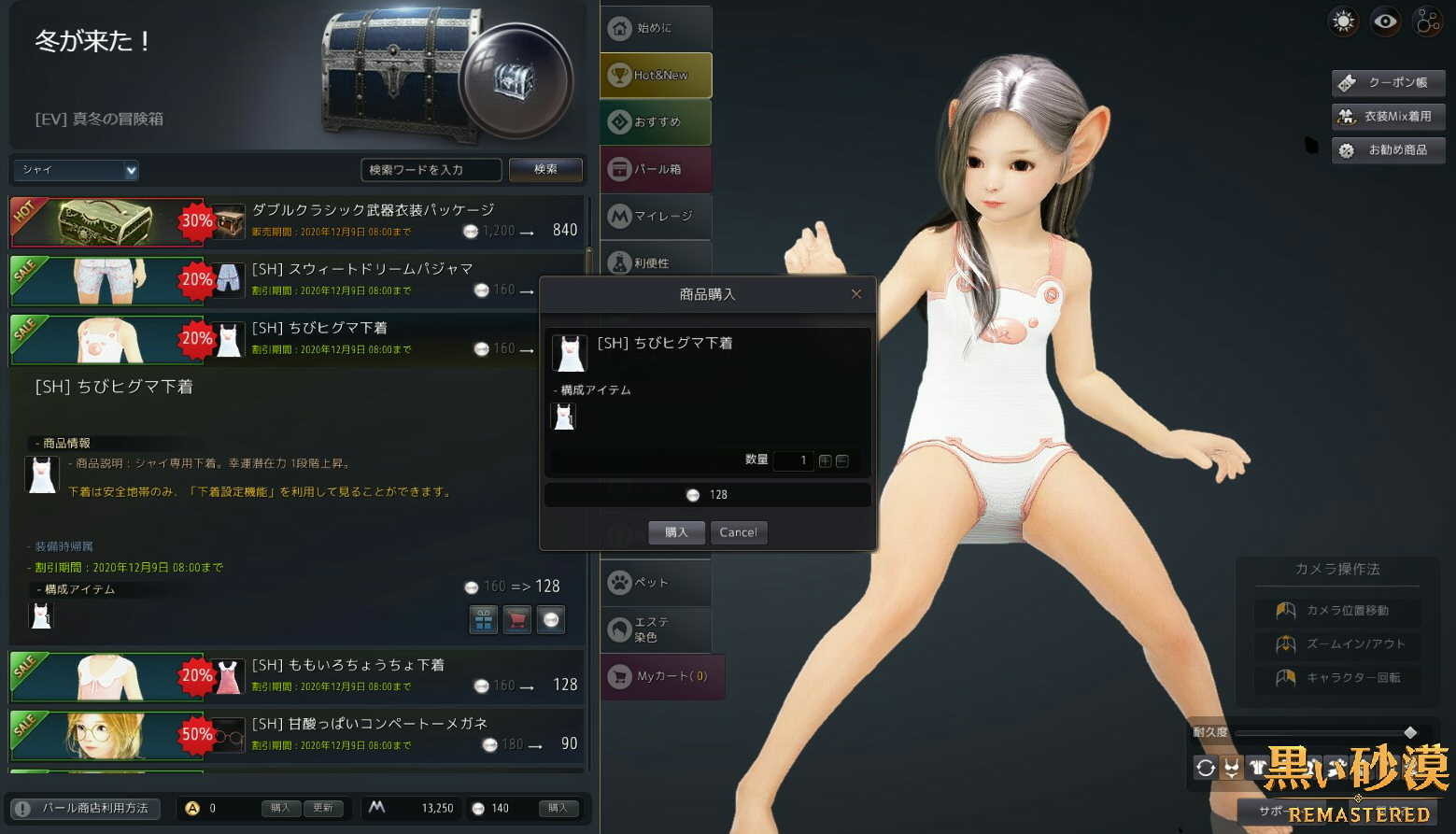Toggle the armor display icon at bottom-right
Screen dimensions: 1456x834
(1256, 766)
